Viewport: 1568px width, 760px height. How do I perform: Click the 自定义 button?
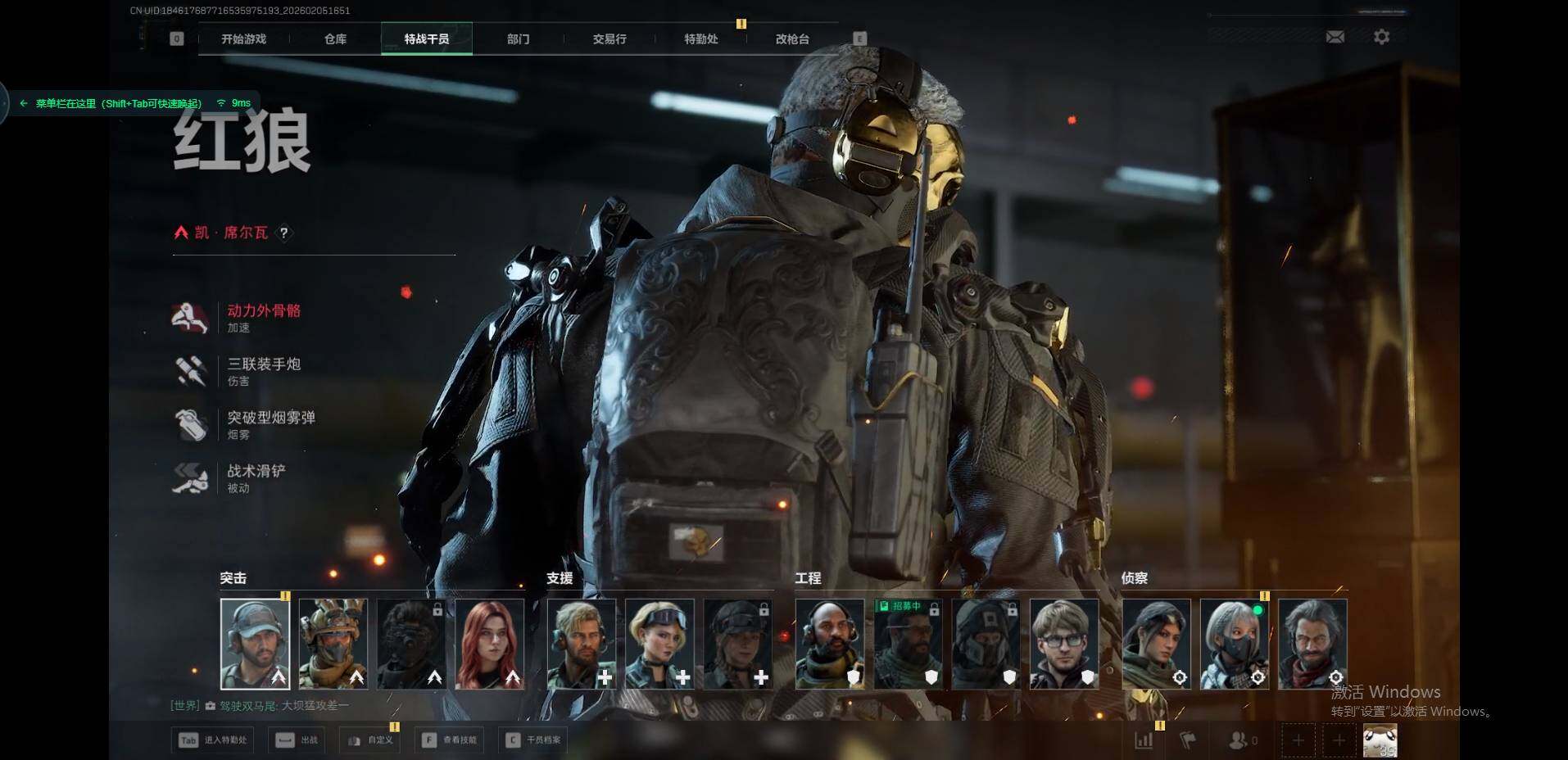(372, 740)
